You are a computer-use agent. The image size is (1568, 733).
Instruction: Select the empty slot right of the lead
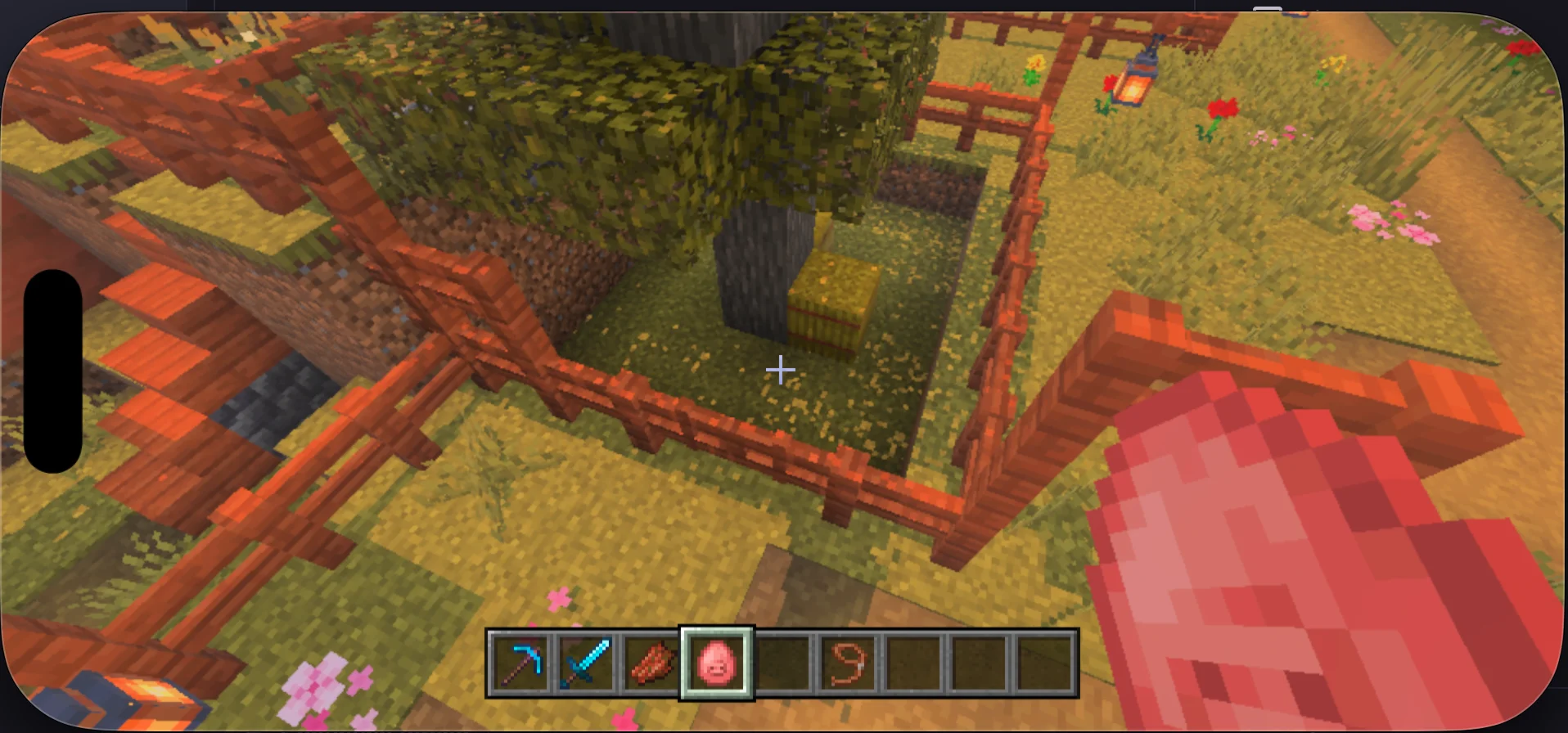(x=913, y=663)
